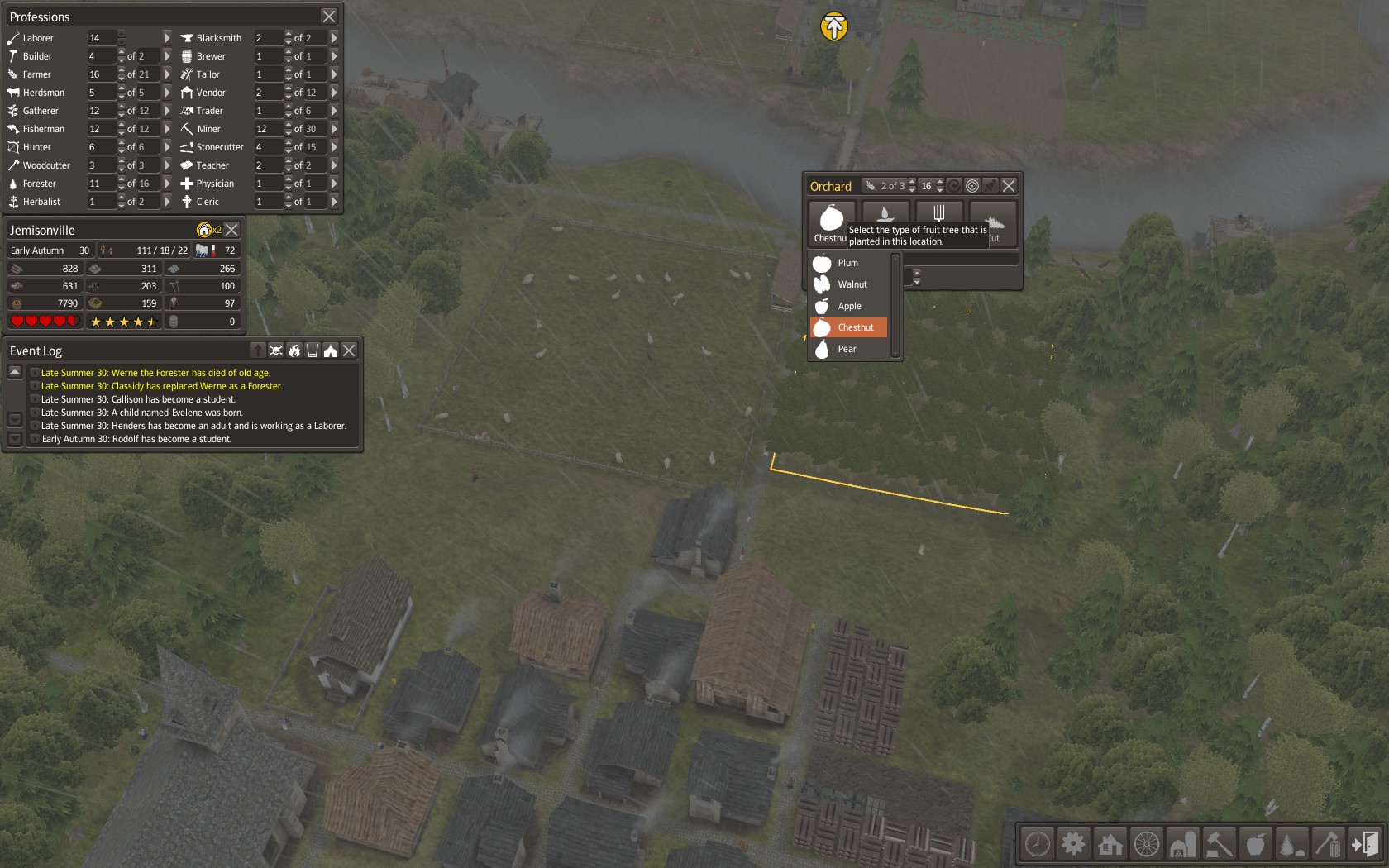The image size is (1389, 868).
Task: Select Plum from the fruit tree list
Action: click(848, 263)
